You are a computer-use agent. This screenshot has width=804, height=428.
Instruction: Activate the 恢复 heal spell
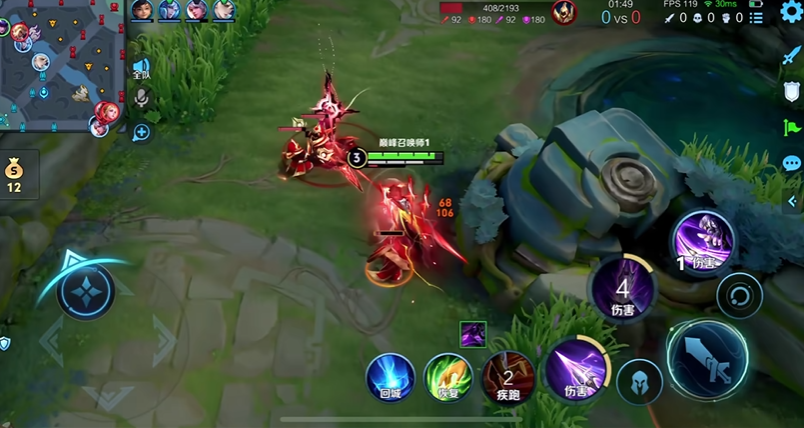tap(448, 377)
